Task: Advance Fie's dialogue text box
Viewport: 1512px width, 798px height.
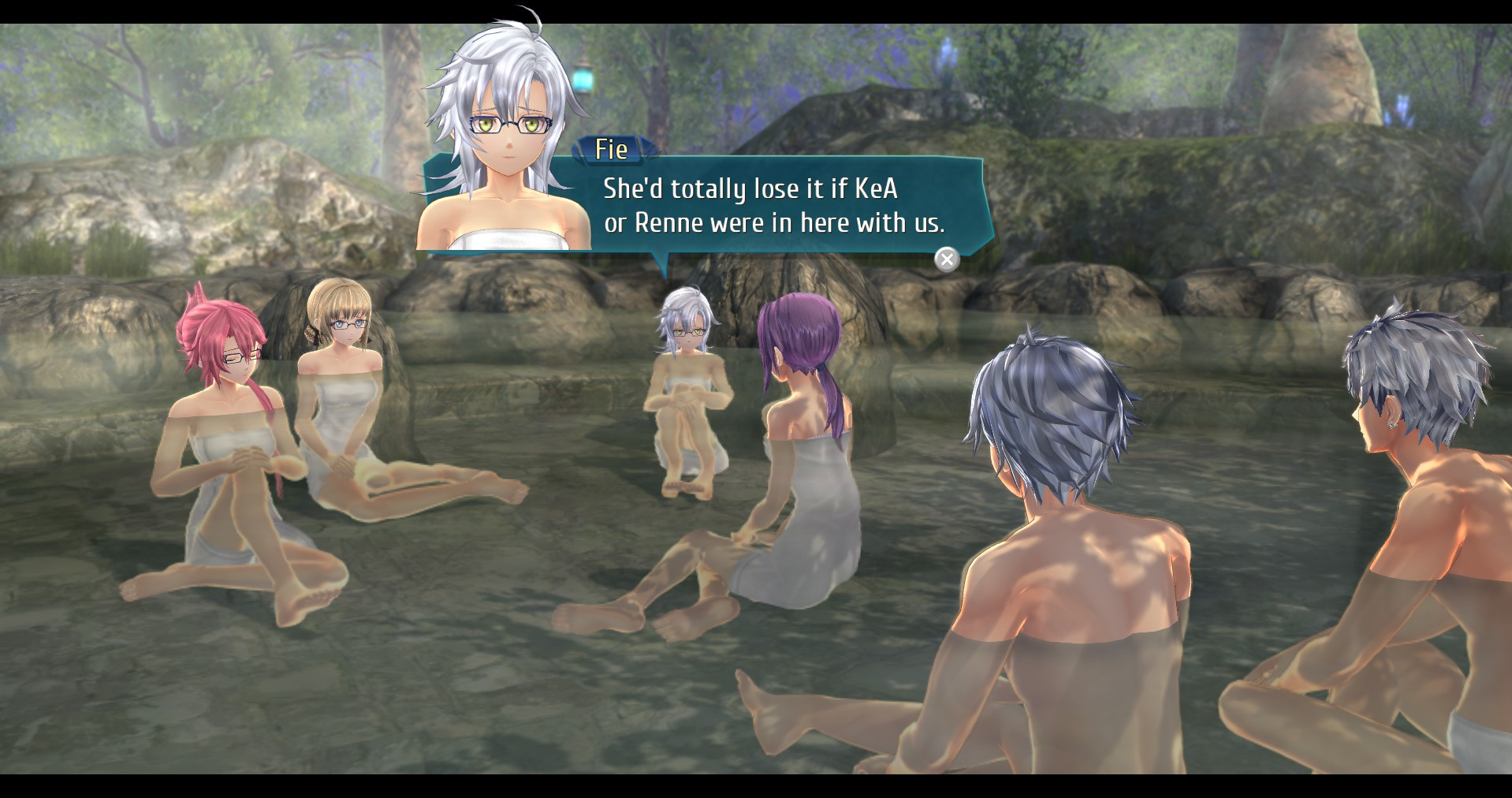Action: coord(773,206)
